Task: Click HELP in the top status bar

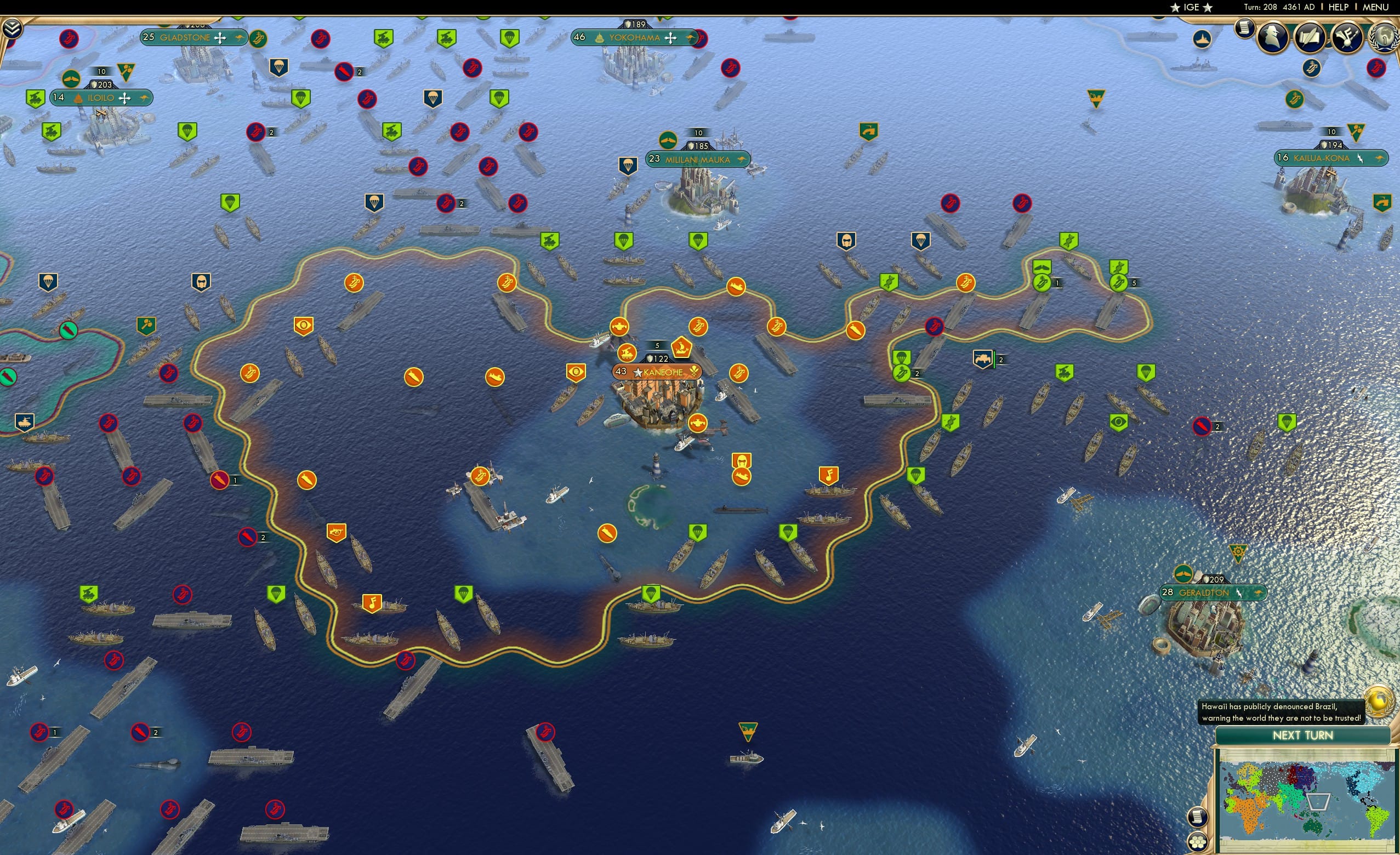Action: [1339, 7]
